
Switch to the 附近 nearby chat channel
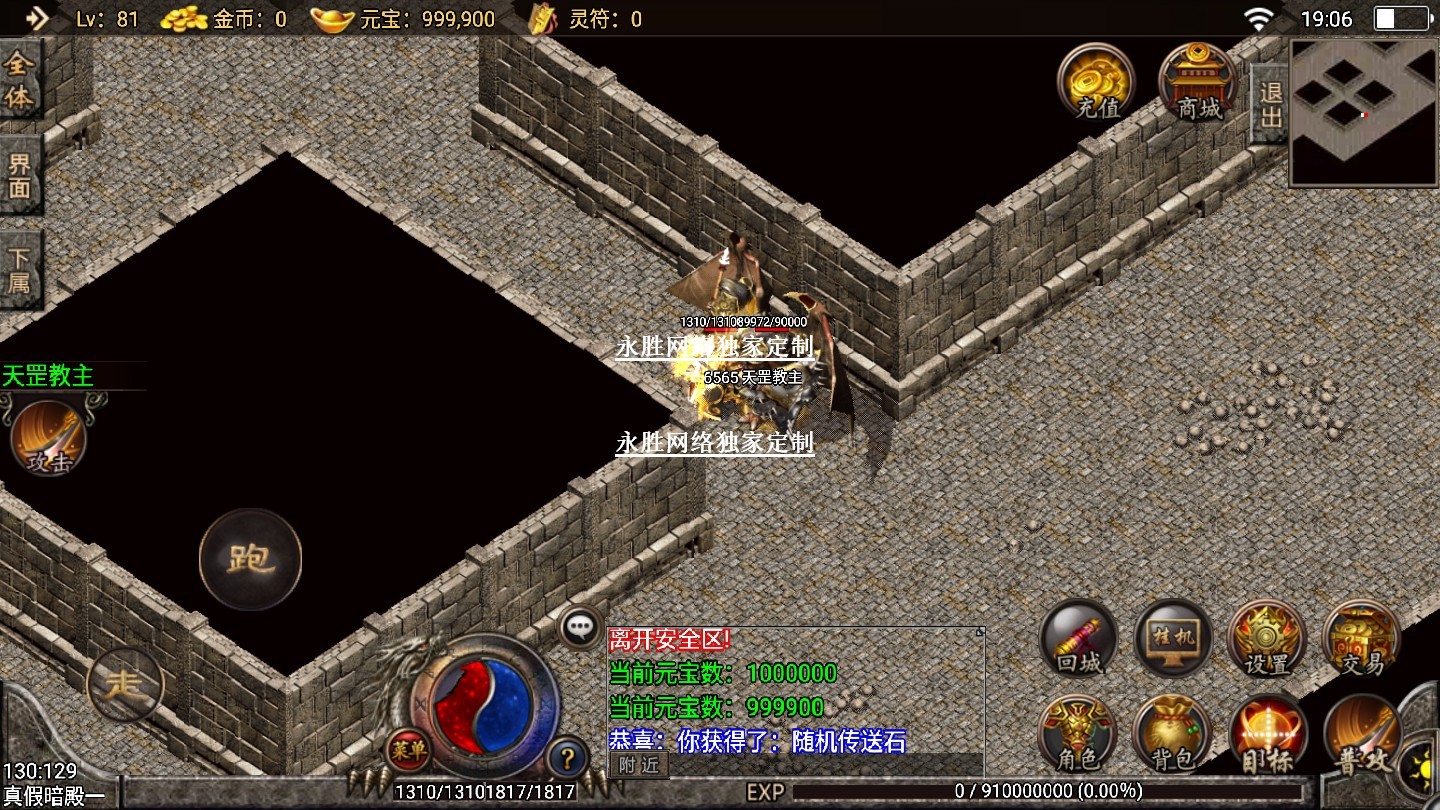click(x=638, y=765)
